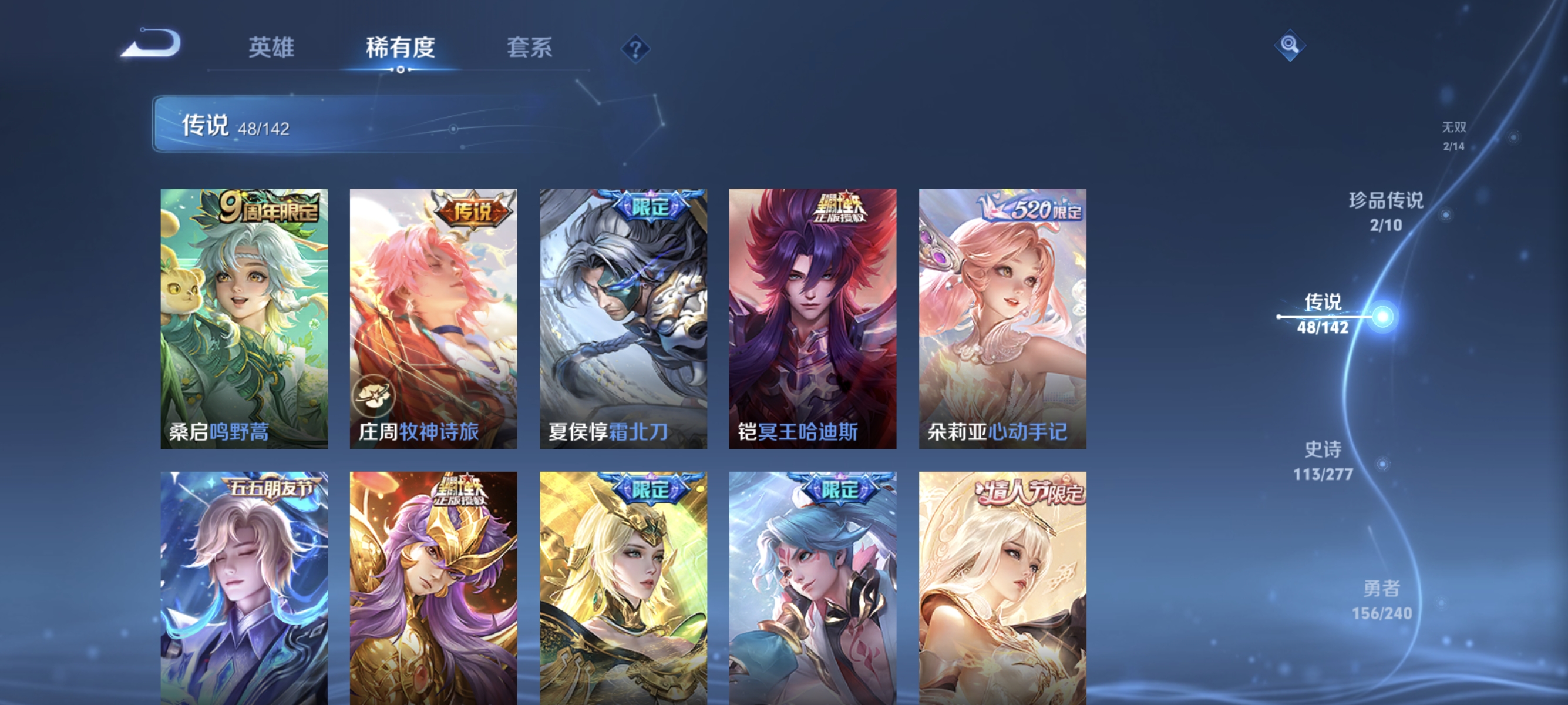Open help via the question mark diamond icon

click(635, 51)
